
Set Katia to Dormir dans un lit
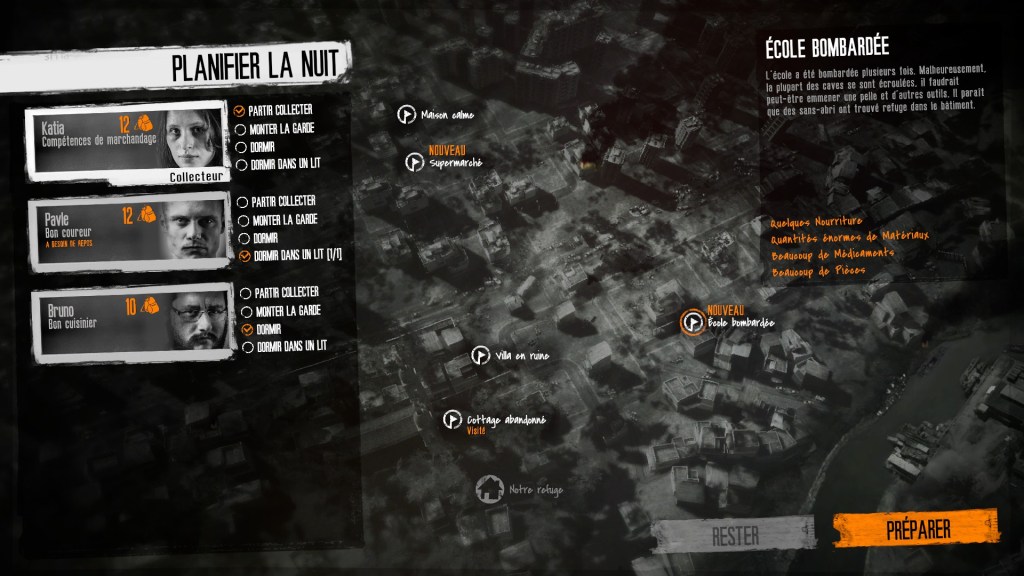pos(240,164)
